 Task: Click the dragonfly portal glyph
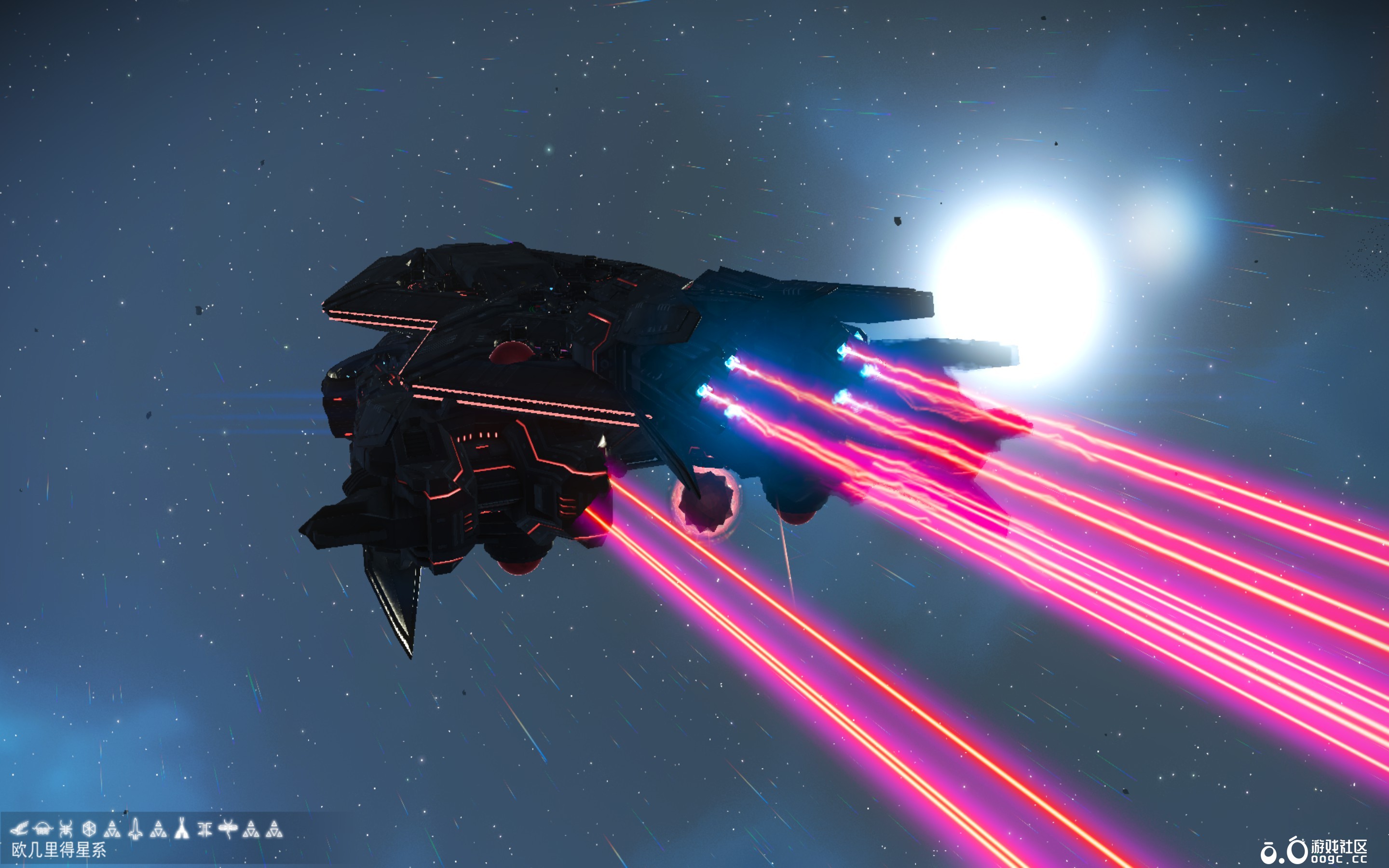[x=228, y=828]
